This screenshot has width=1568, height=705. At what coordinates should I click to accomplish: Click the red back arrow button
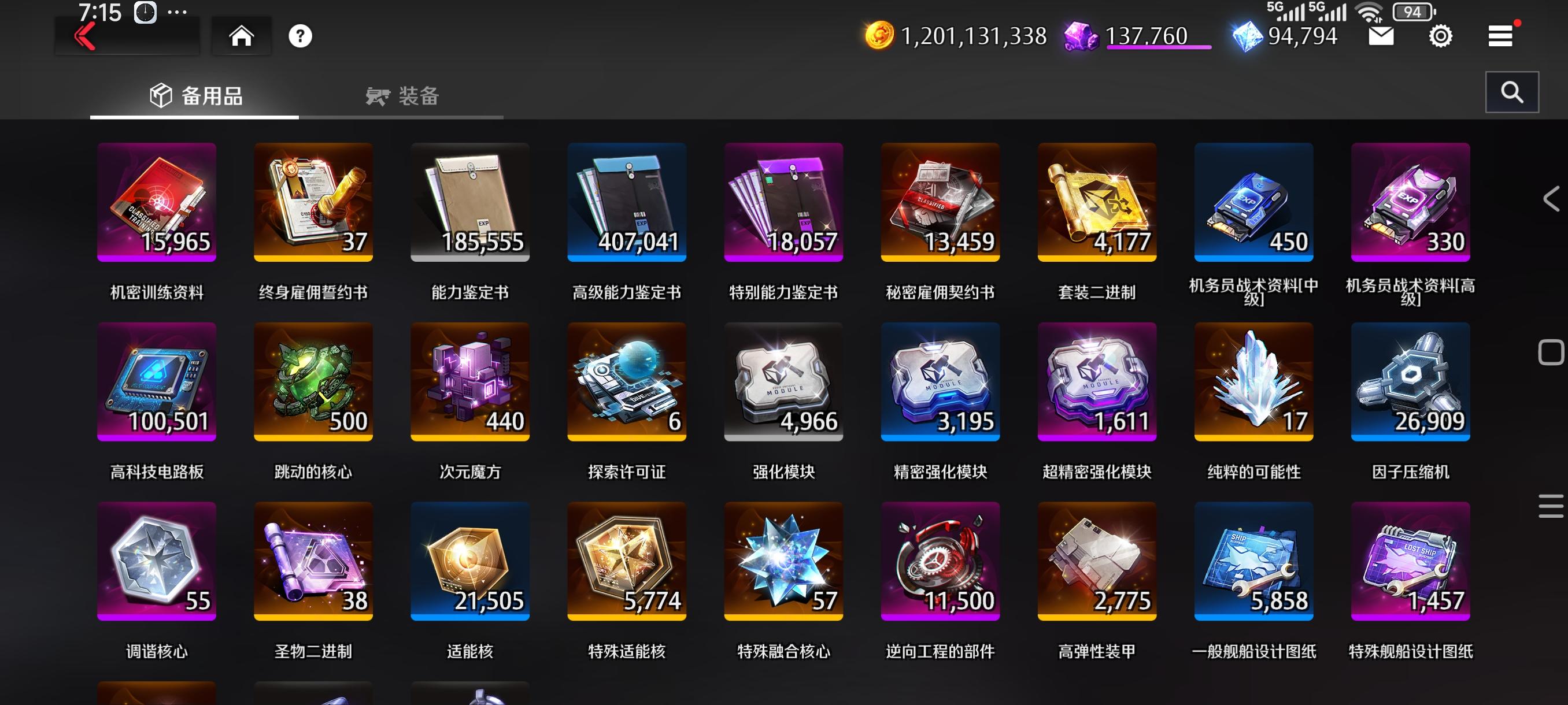84,36
